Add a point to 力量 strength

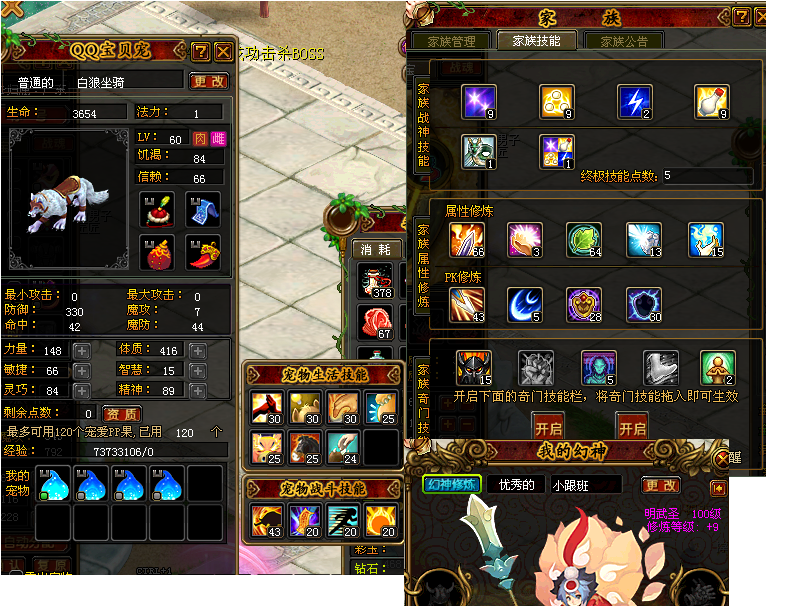coord(81,351)
